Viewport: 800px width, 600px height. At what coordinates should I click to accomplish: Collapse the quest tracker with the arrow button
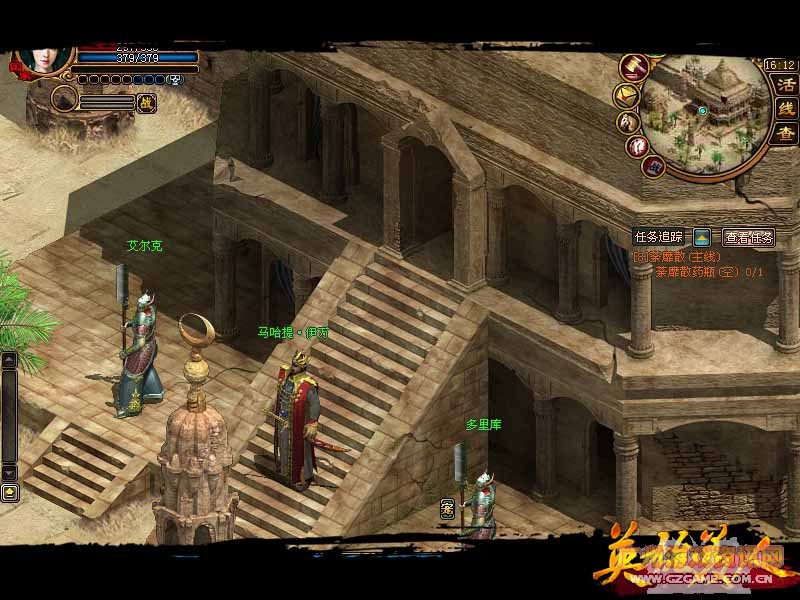coord(702,238)
